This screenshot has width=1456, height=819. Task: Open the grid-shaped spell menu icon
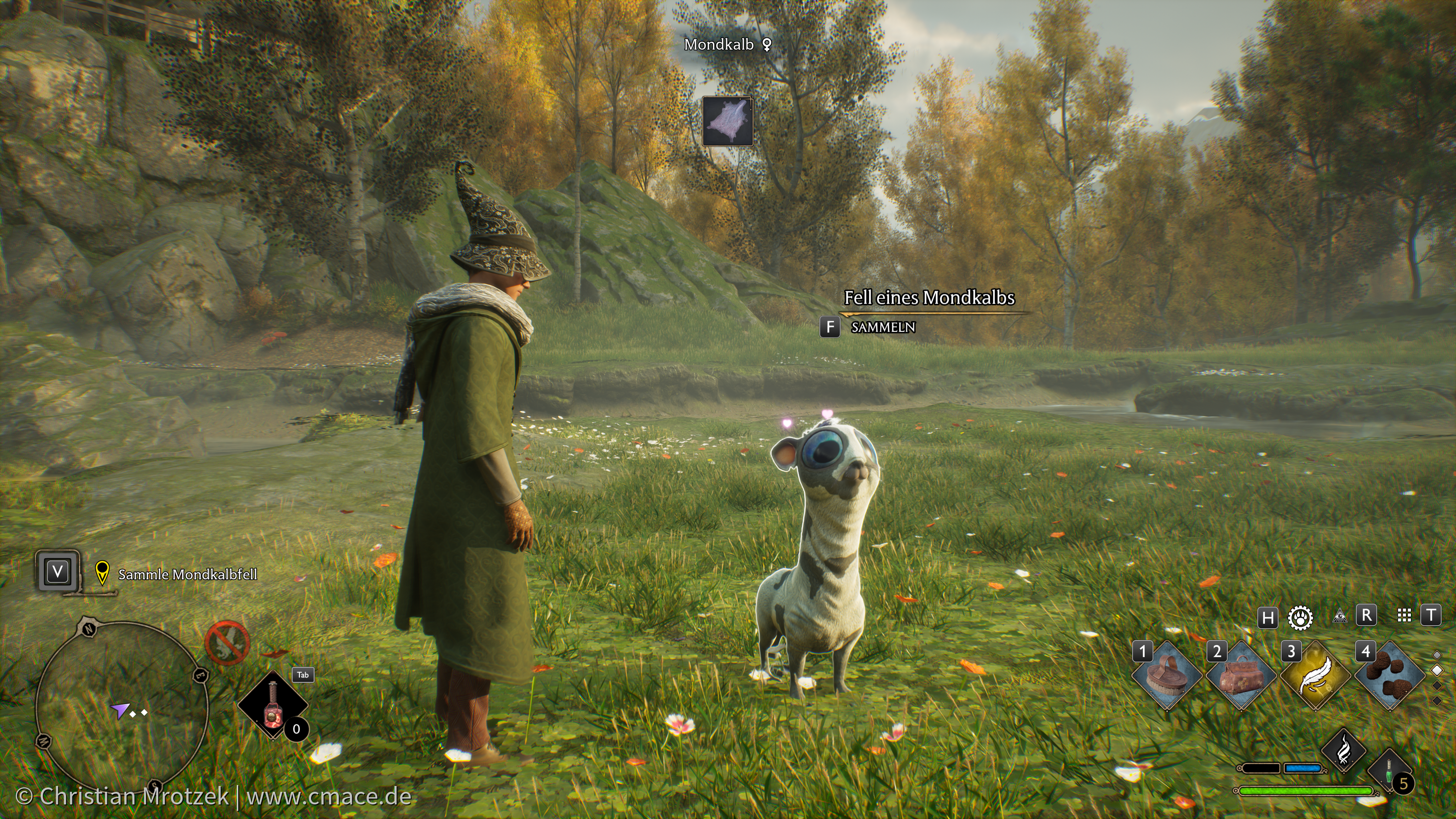(x=1404, y=616)
